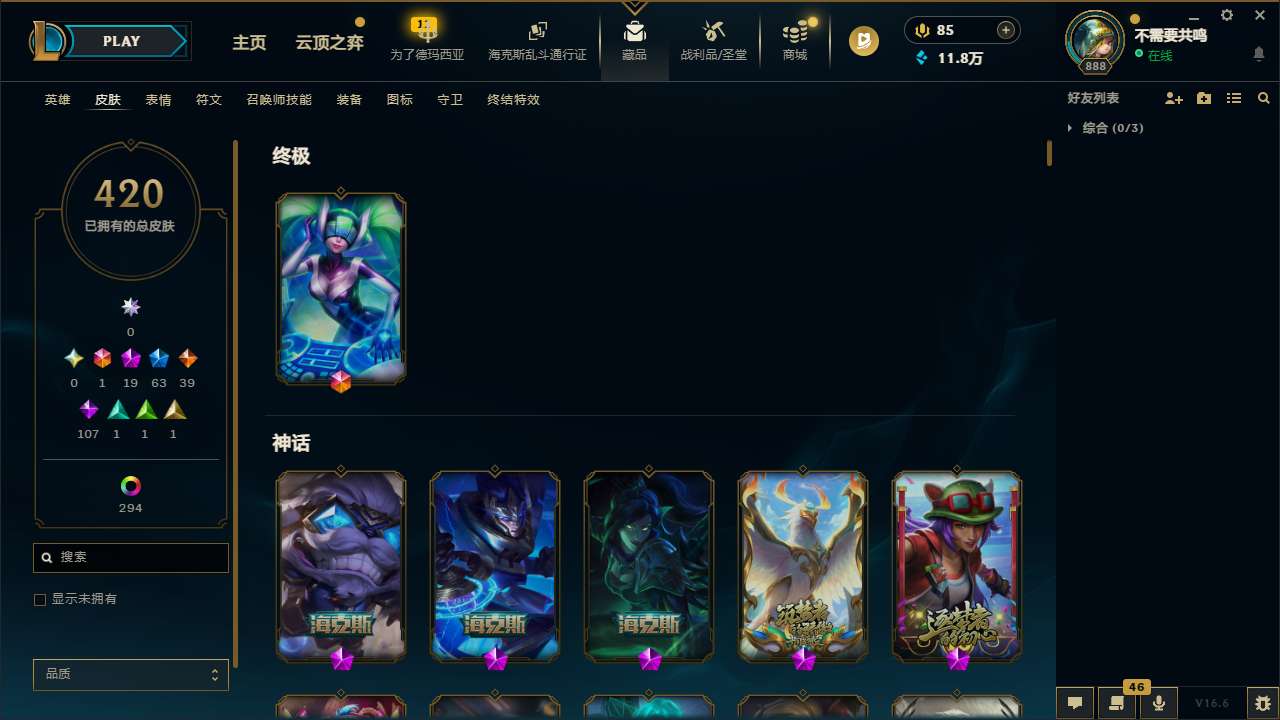Click the create friend group folder icon
Screen dimensions: 1280x720
[1204, 98]
